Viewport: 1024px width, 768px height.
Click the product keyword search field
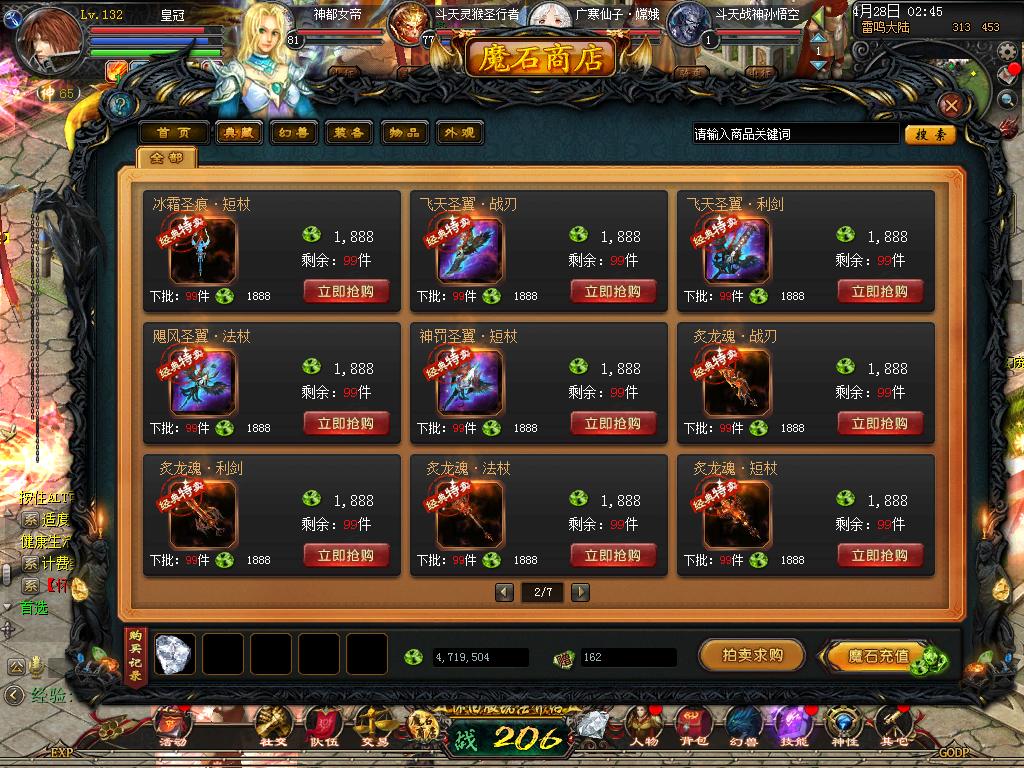pyautogui.click(x=795, y=134)
